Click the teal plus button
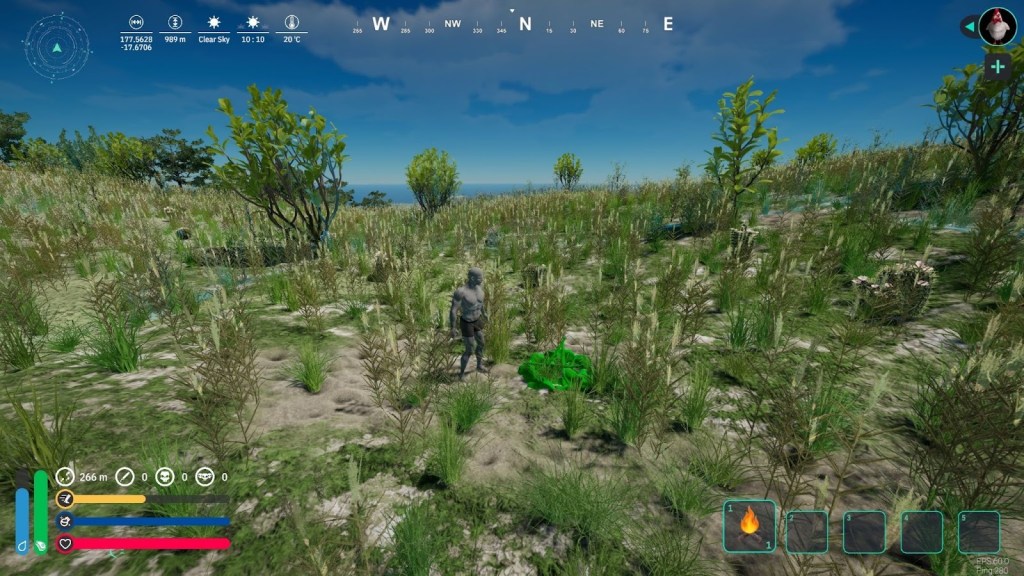The height and width of the screenshot is (576, 1024). coord(997,67)
